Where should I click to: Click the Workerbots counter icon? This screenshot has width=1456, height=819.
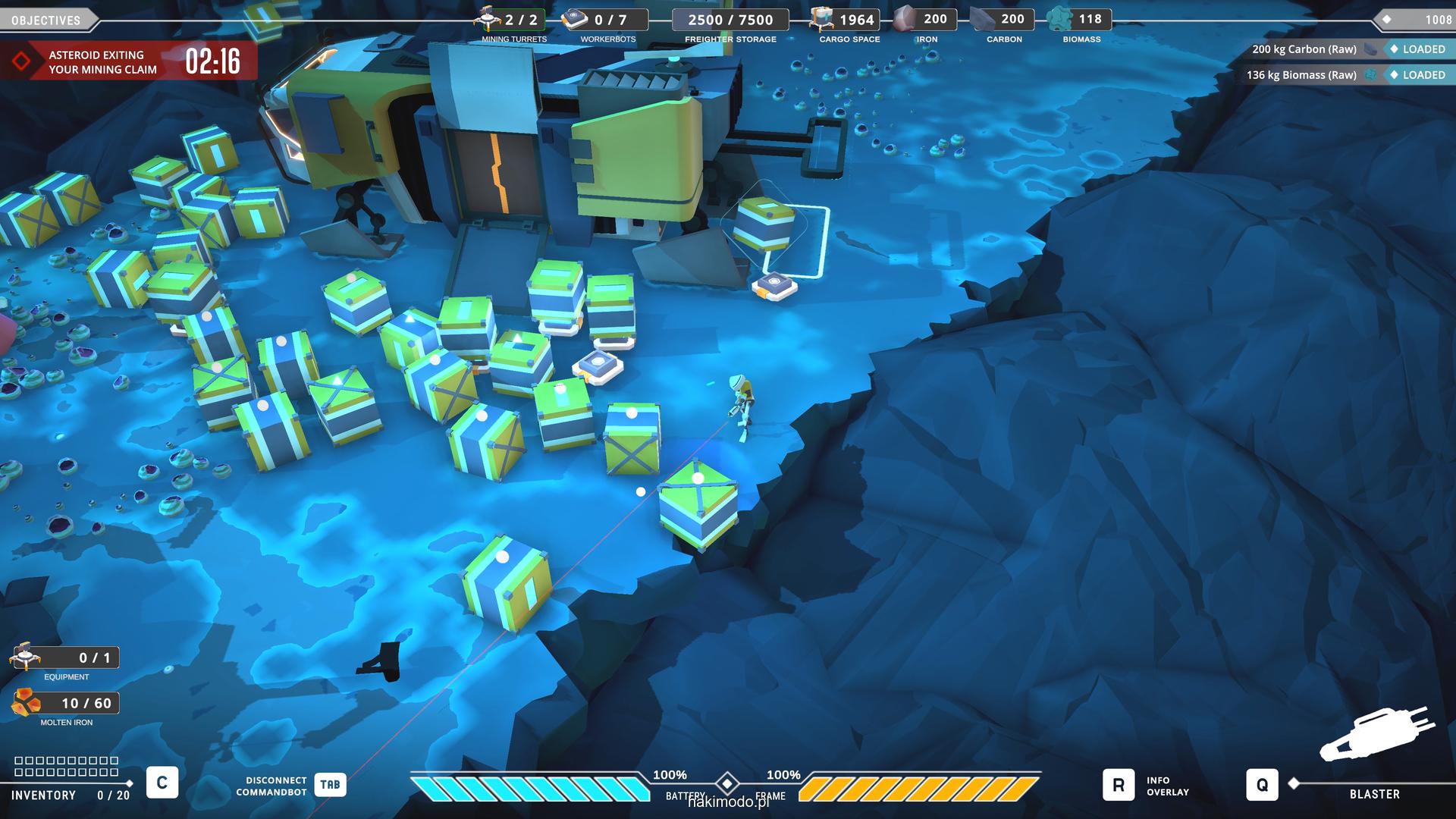pyautogui.click(x=576, y=19)
